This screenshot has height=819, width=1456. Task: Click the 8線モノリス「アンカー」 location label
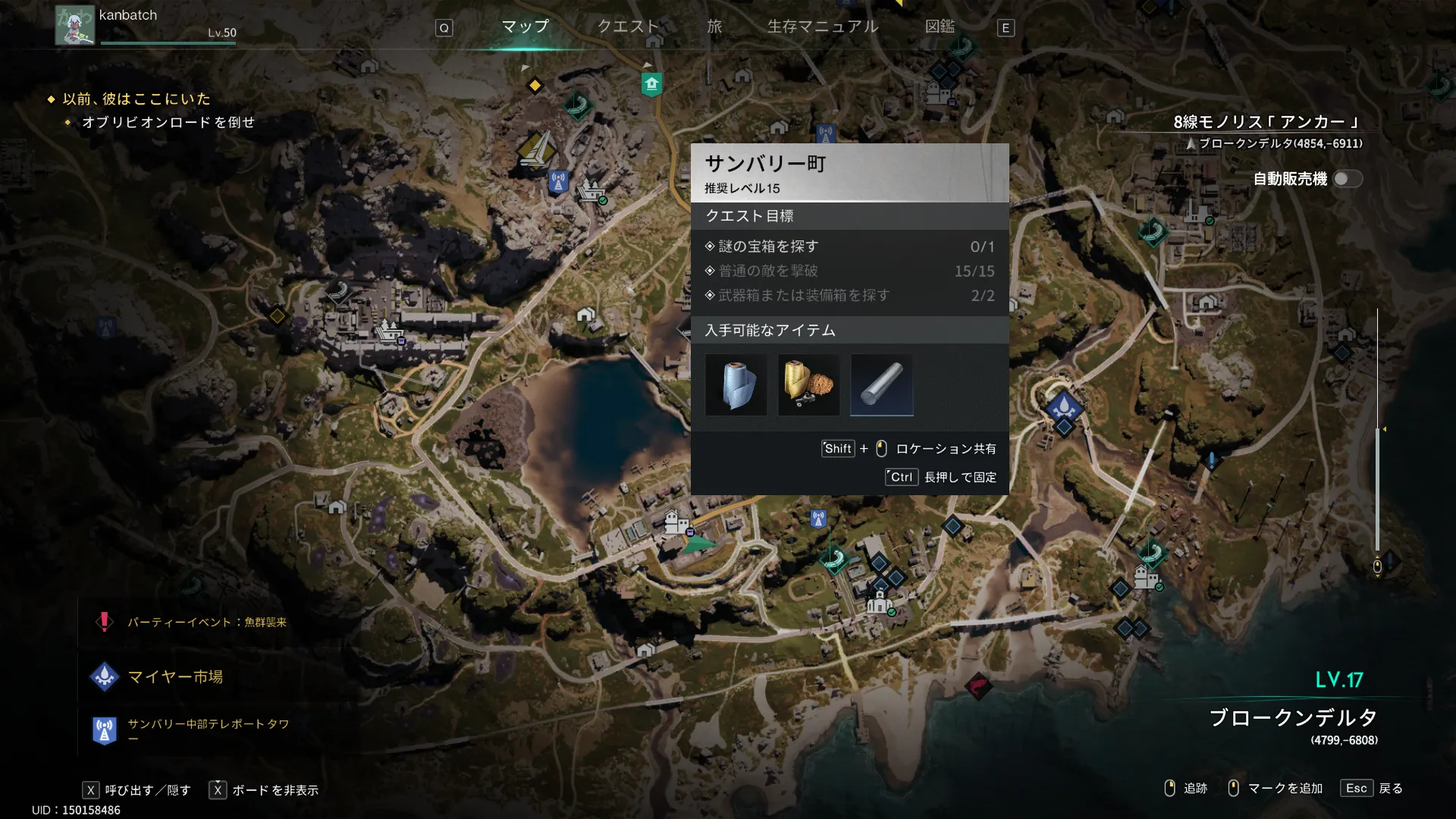[x=1266, y=122]
